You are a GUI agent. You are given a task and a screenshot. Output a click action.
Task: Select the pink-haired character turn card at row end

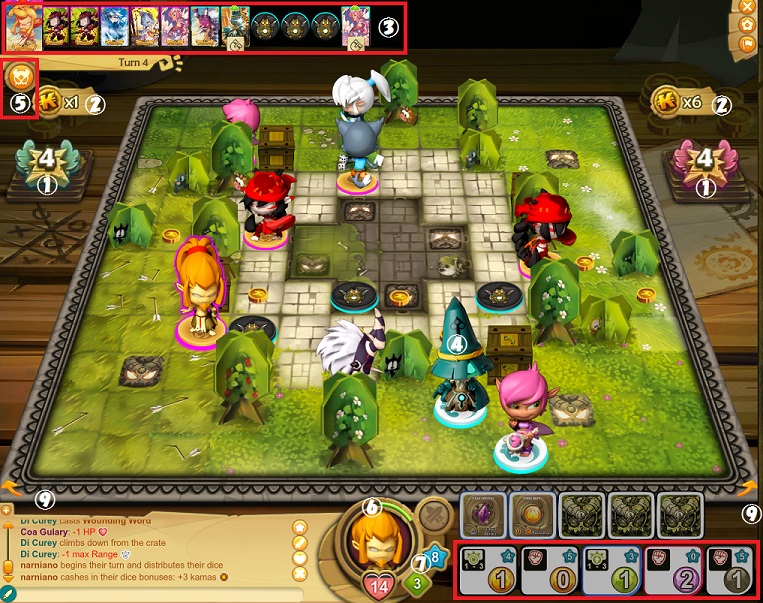[x=355, y=28]
